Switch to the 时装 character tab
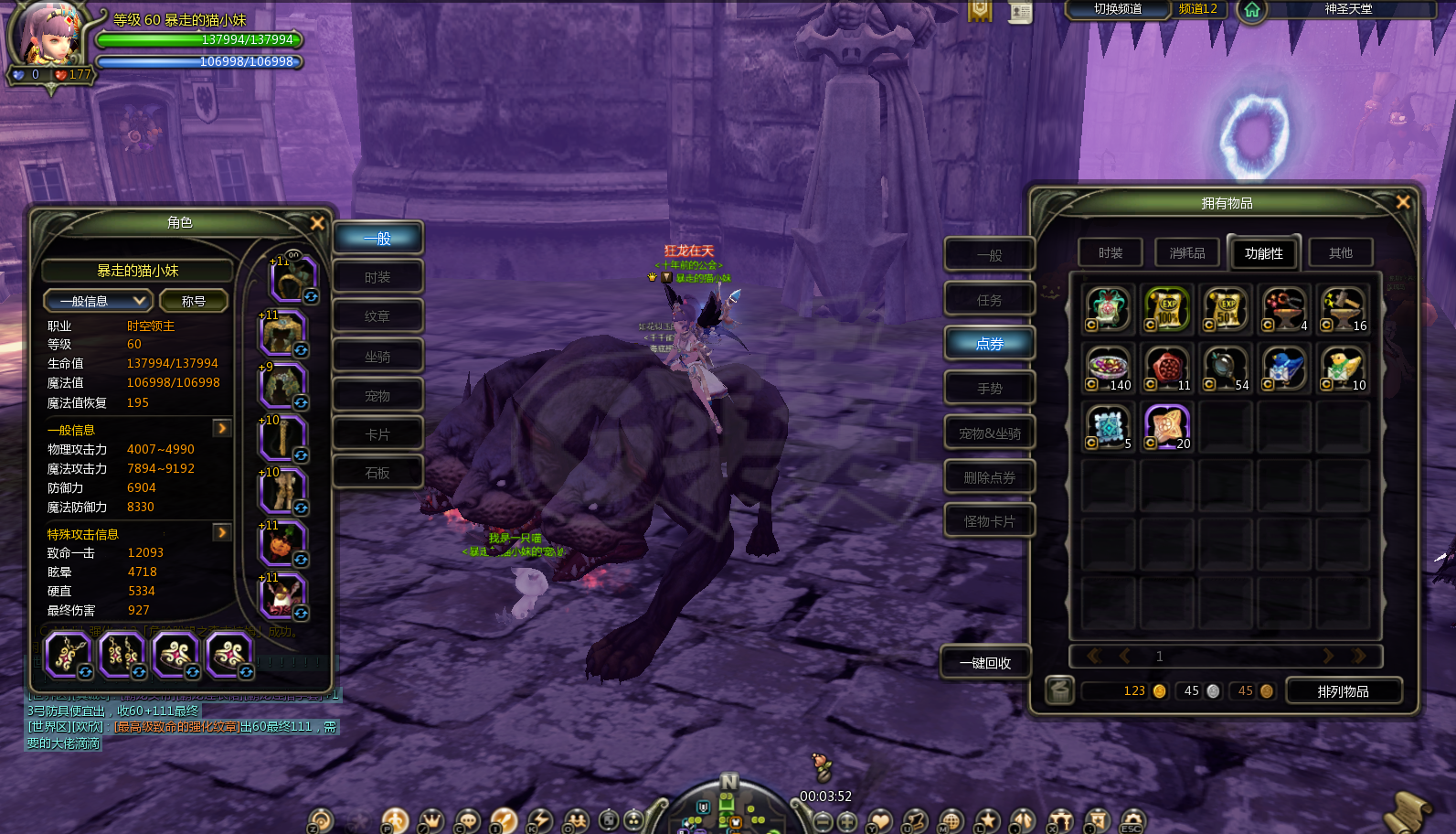Image resolution: width=1456 pixels, height=834 pixels. (x=377, y=277)
